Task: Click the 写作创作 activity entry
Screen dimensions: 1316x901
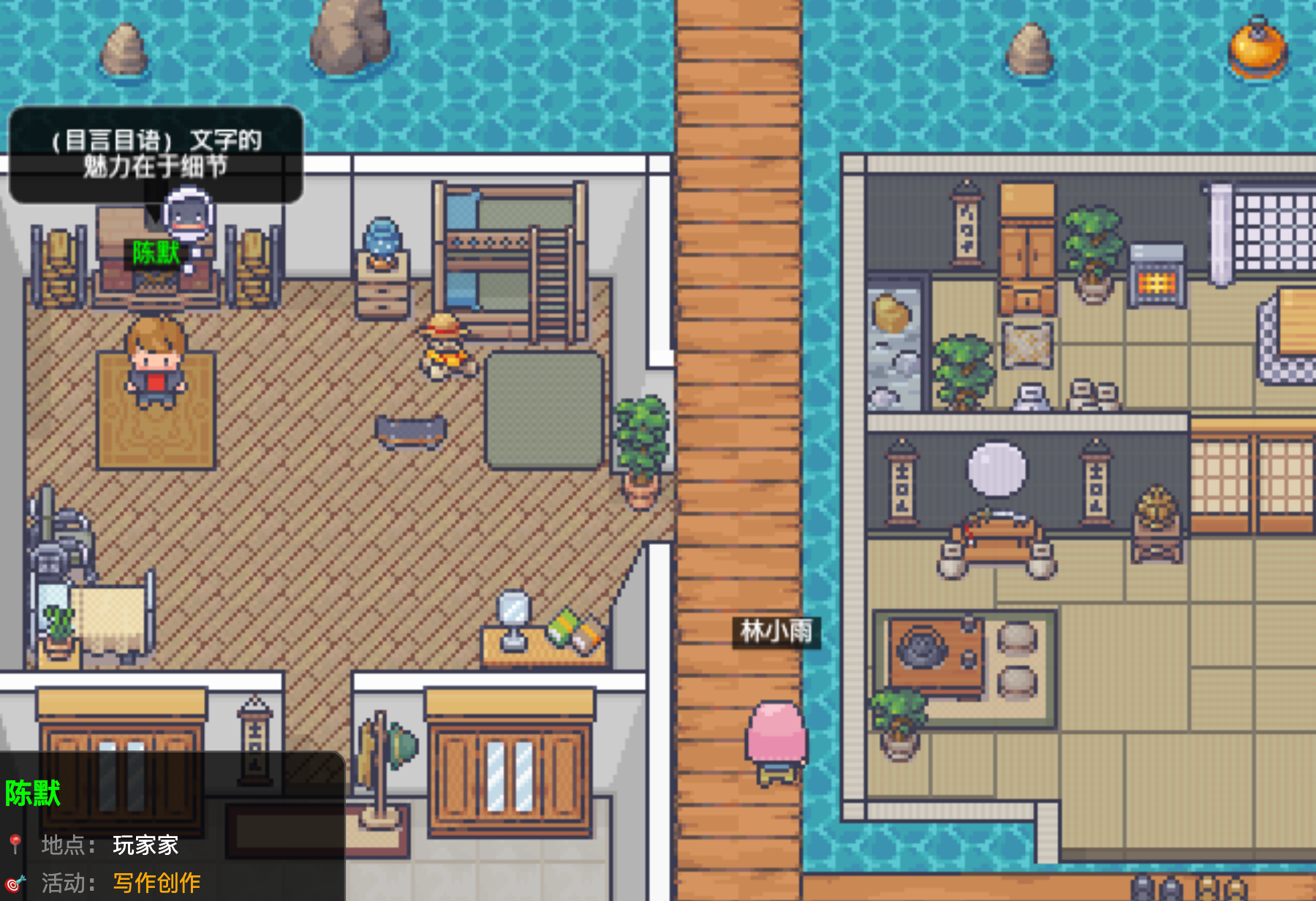Action: click(x=156, y=883)
